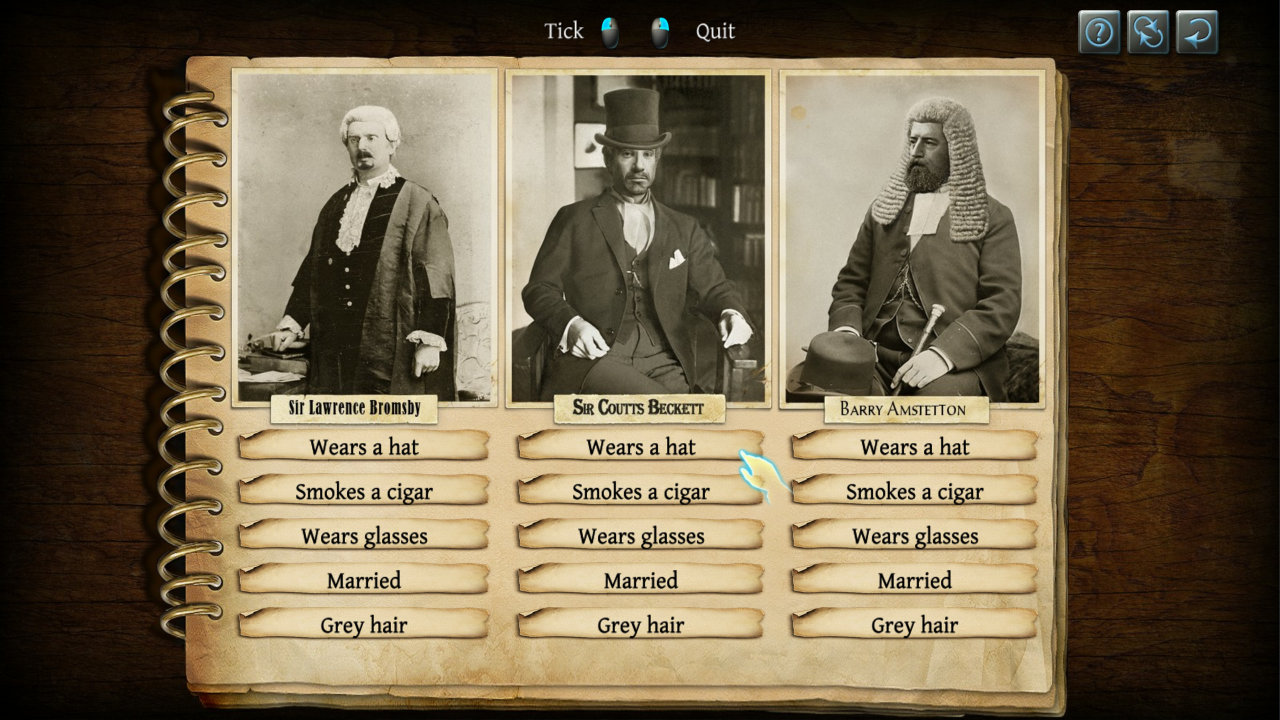Go back with the return arrow button
The image size is (1280, 720).
click(1197, 32)
